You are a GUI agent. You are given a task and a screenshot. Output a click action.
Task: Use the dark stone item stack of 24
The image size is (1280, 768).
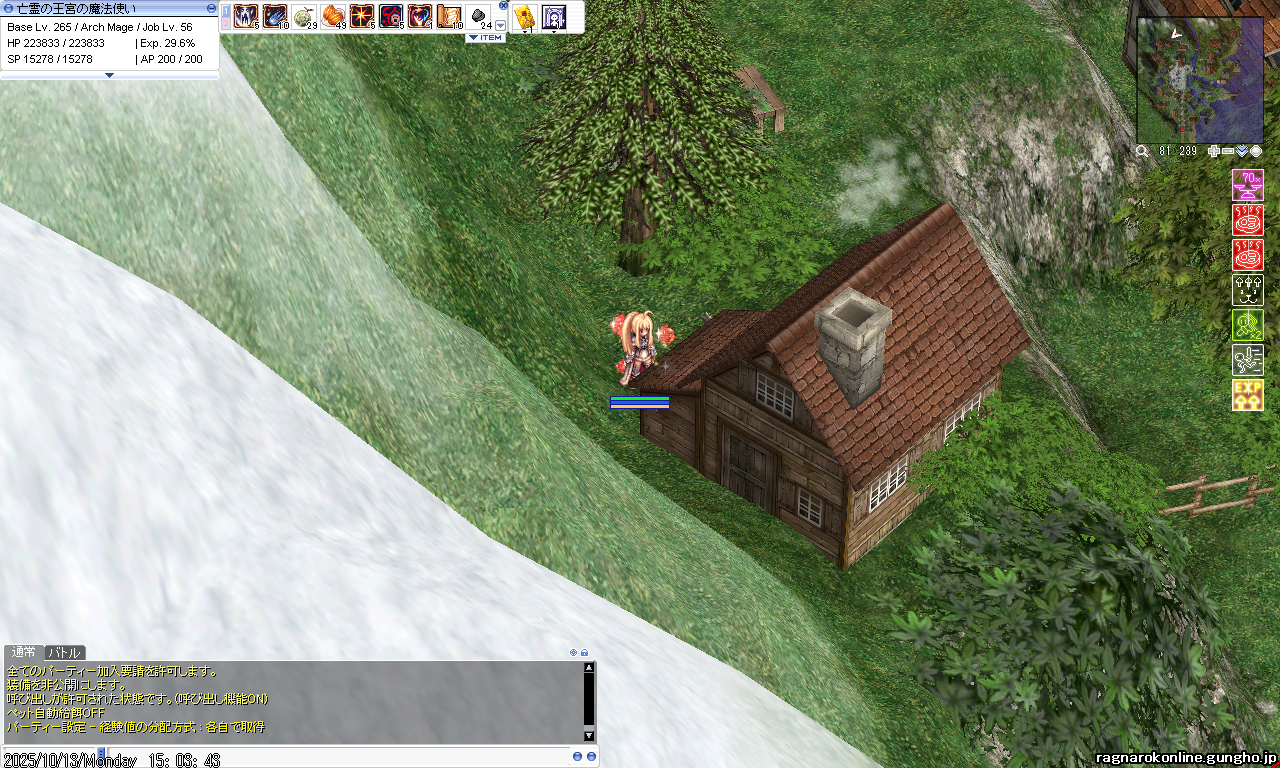point(479,16)
